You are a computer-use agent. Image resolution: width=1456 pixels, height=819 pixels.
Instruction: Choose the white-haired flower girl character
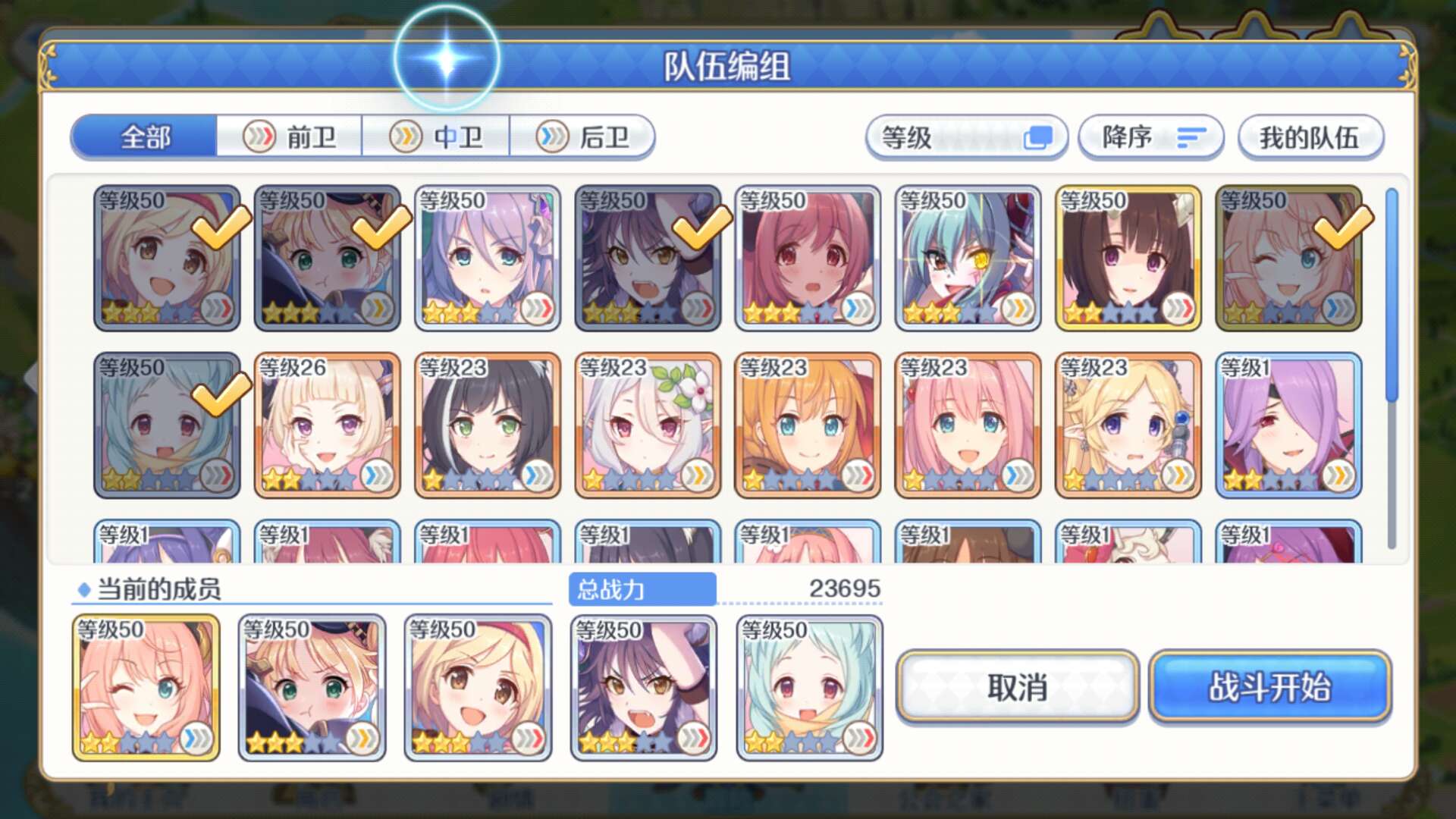(x=647, y=425)
